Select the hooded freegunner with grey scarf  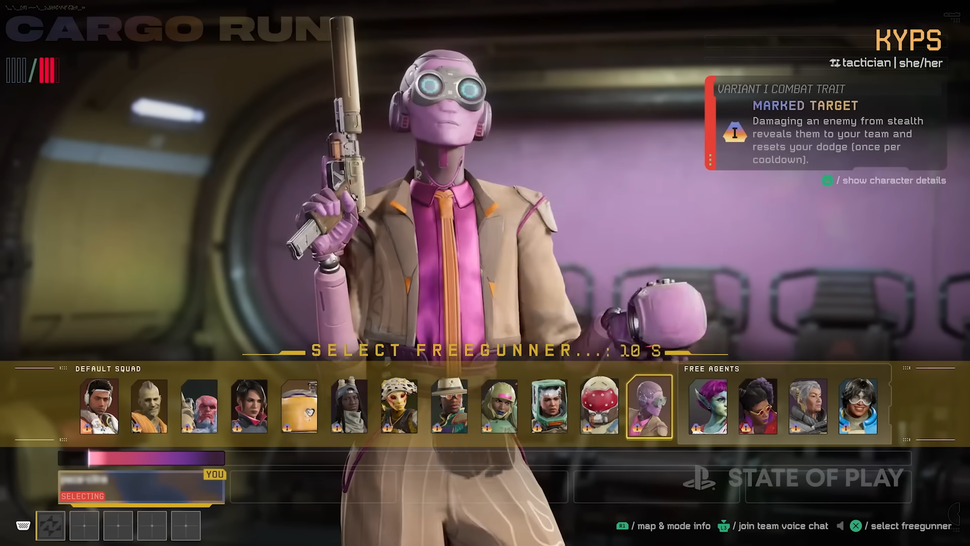click(349, 406)
